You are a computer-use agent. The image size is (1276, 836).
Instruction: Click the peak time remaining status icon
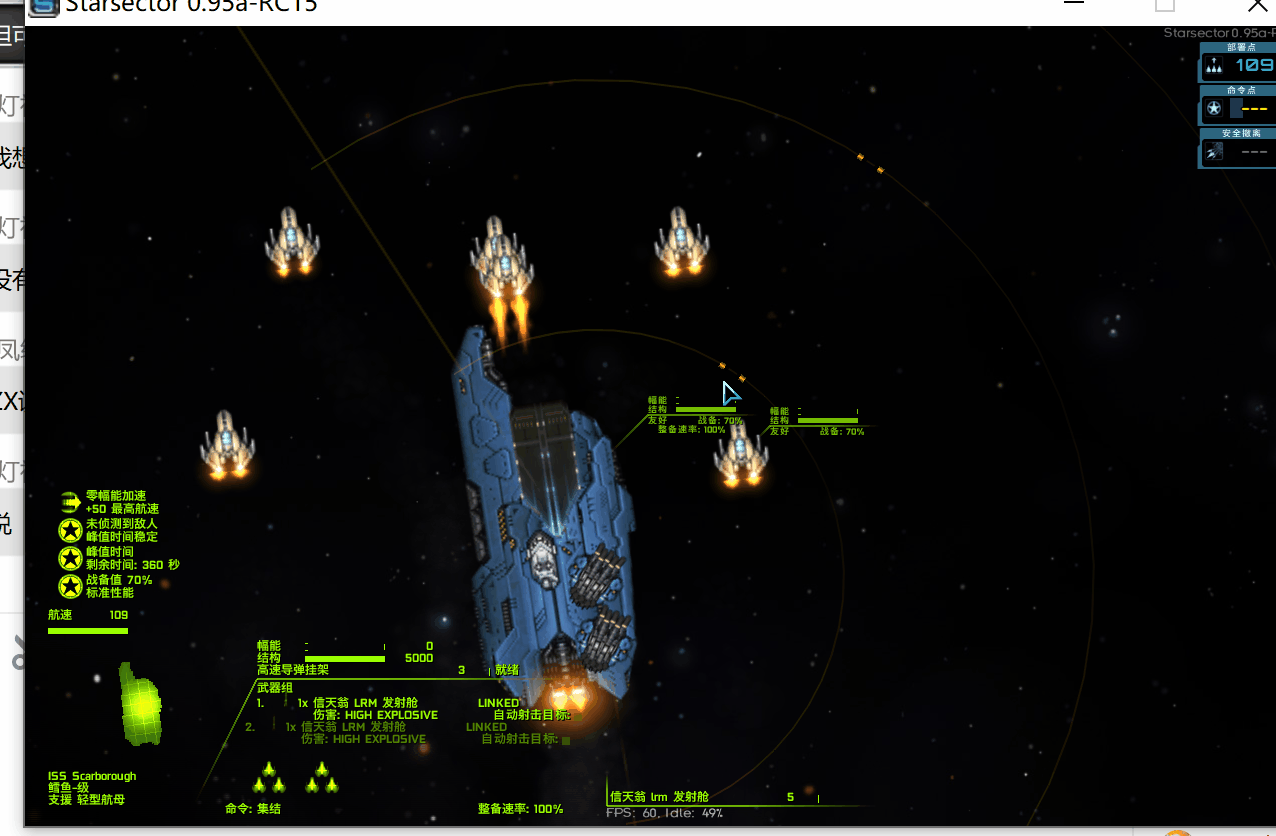tap(70, 558)
